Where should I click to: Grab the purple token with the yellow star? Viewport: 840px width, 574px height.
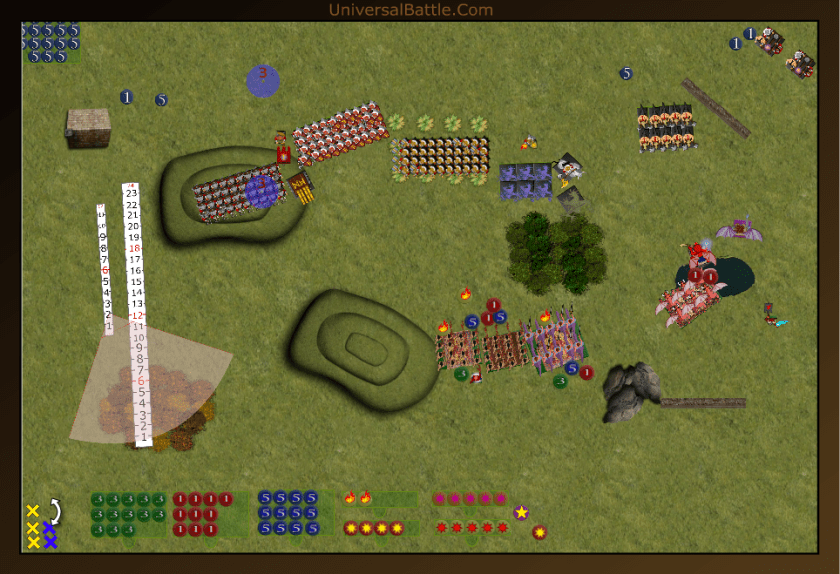click(x=521, y=513)
